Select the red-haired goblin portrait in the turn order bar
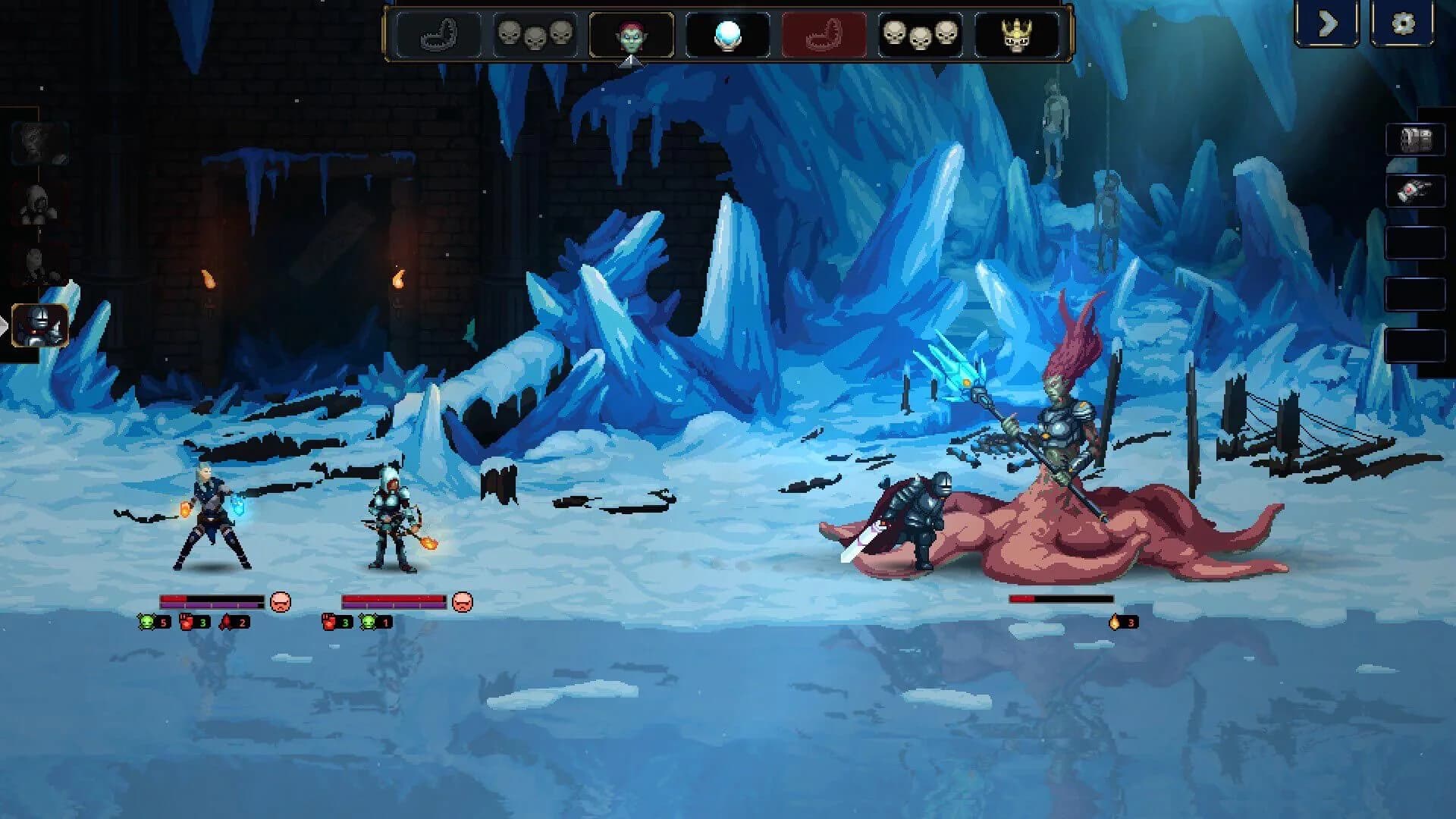The image size is (1456, 819). [x=632, y=33]
